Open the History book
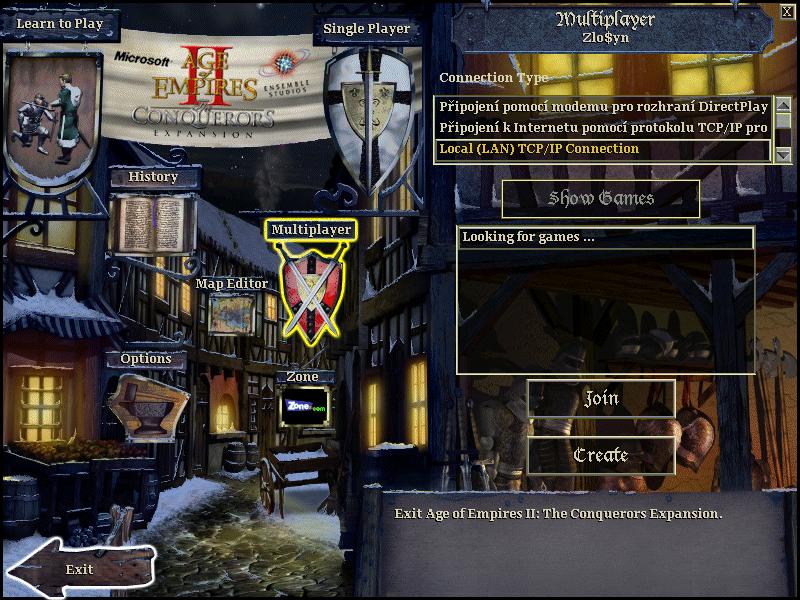 tap(152, 222)
